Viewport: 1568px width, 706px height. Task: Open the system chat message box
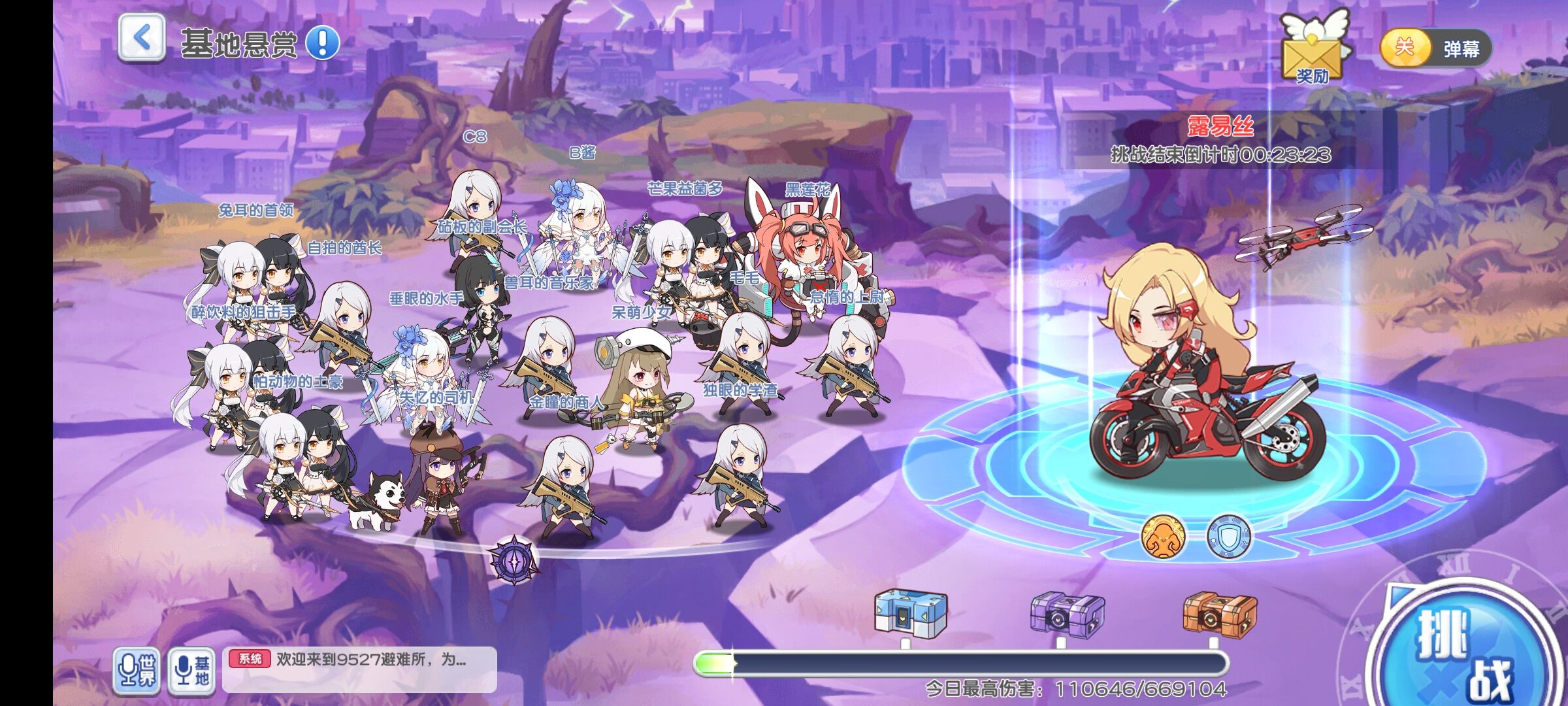(359, 668)
